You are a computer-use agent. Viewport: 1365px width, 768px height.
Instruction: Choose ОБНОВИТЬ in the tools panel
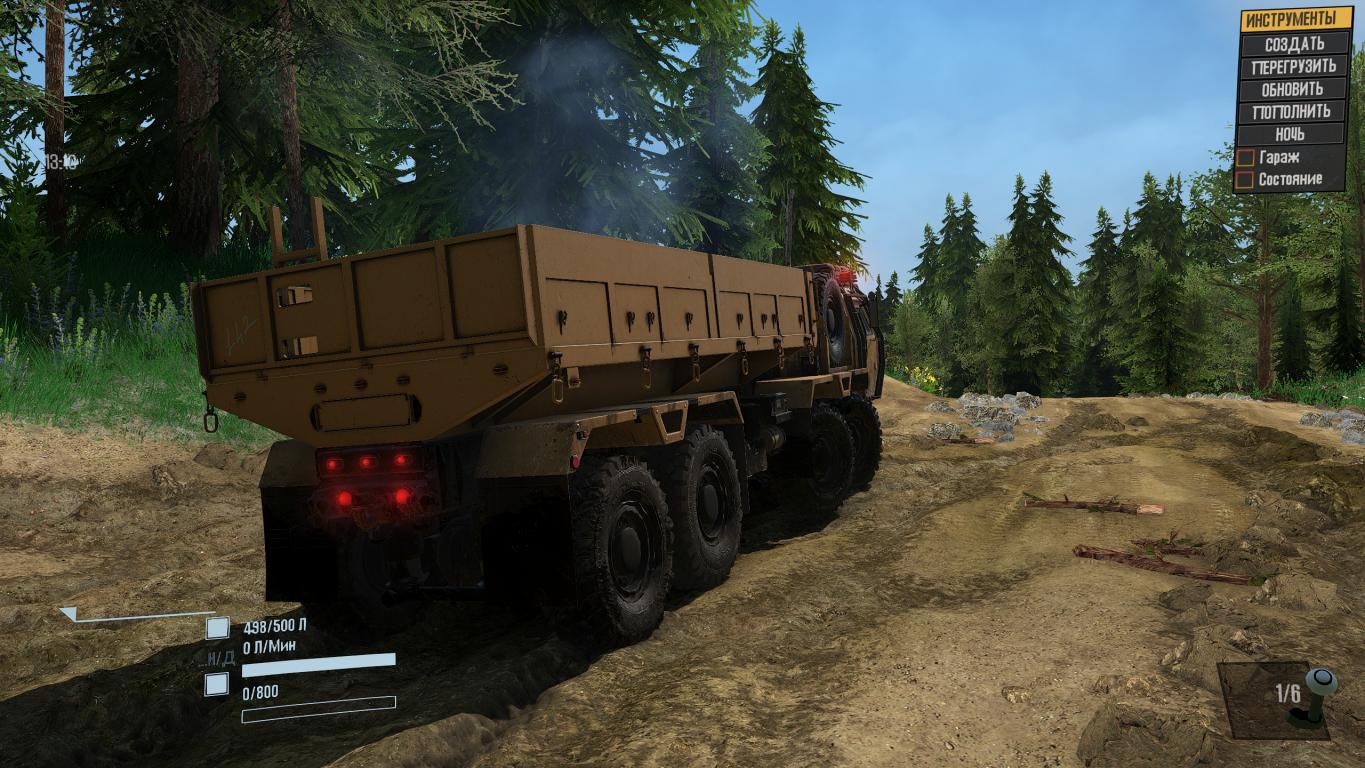(1293, 89)
